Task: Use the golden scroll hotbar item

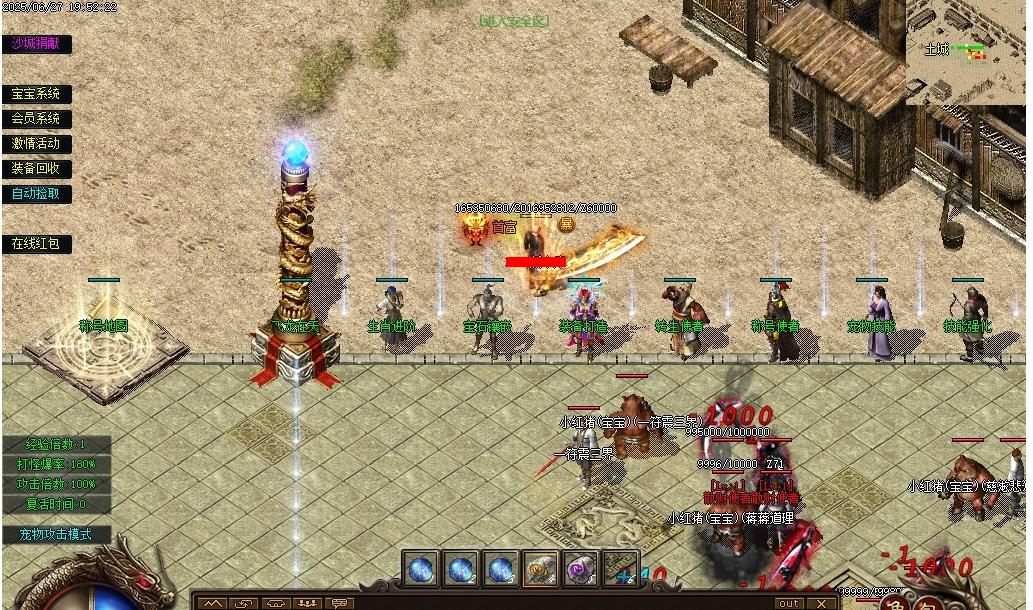Action: (x=541, y=569)
